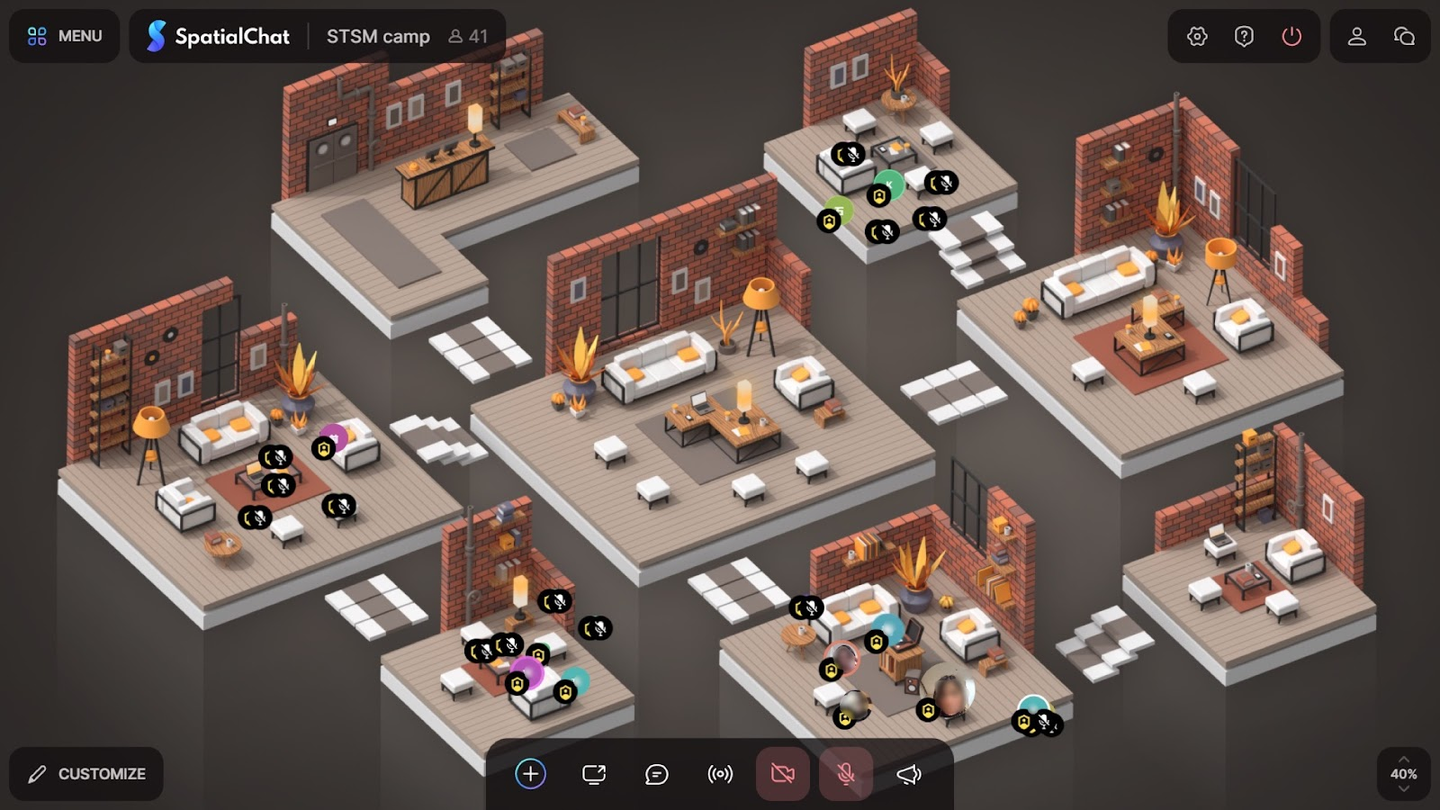This screenshot has height=810, width=1440.
Task: Click the red power leave button
Action: 1292,36
